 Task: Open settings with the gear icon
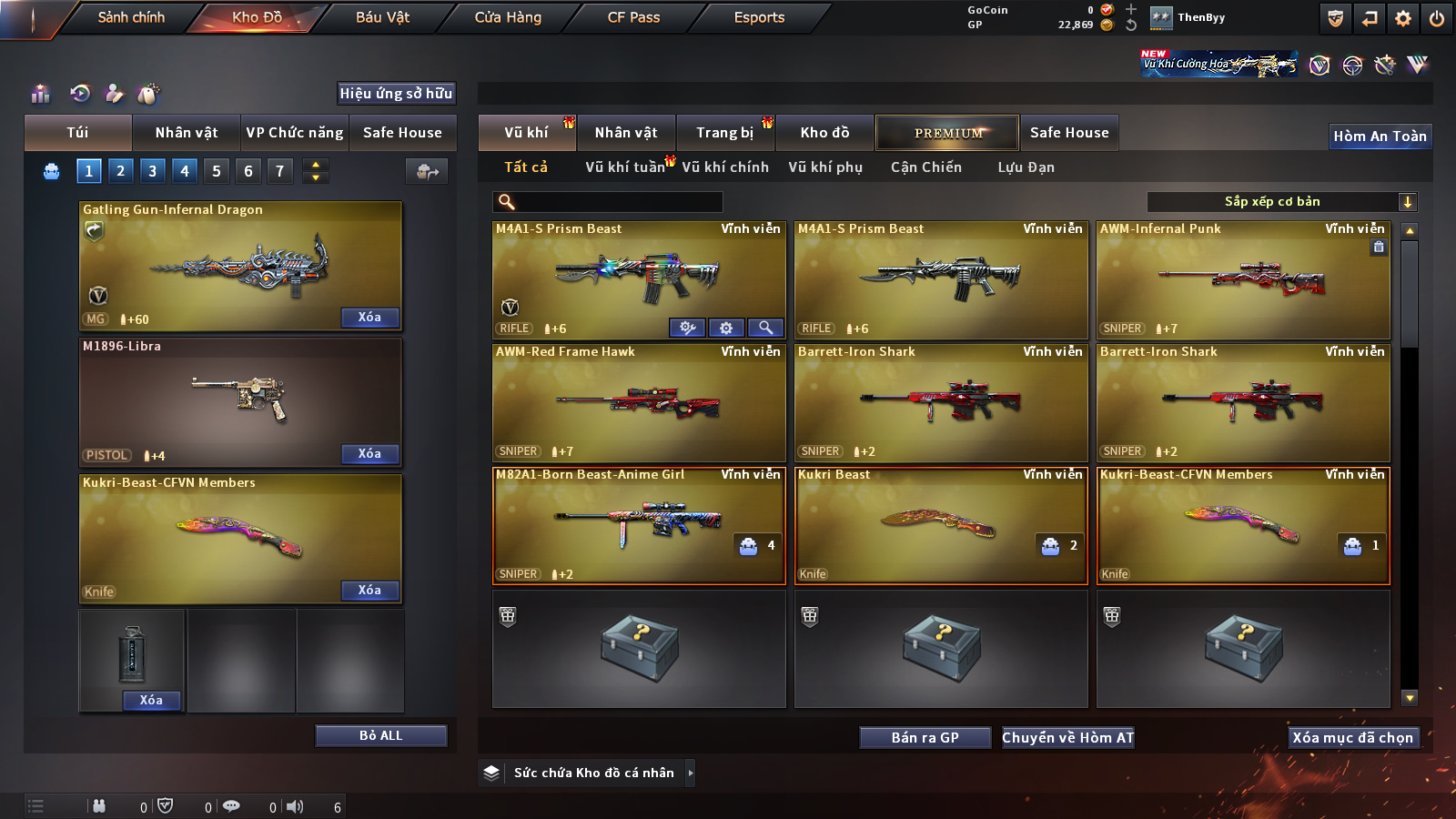point(1403,18)
